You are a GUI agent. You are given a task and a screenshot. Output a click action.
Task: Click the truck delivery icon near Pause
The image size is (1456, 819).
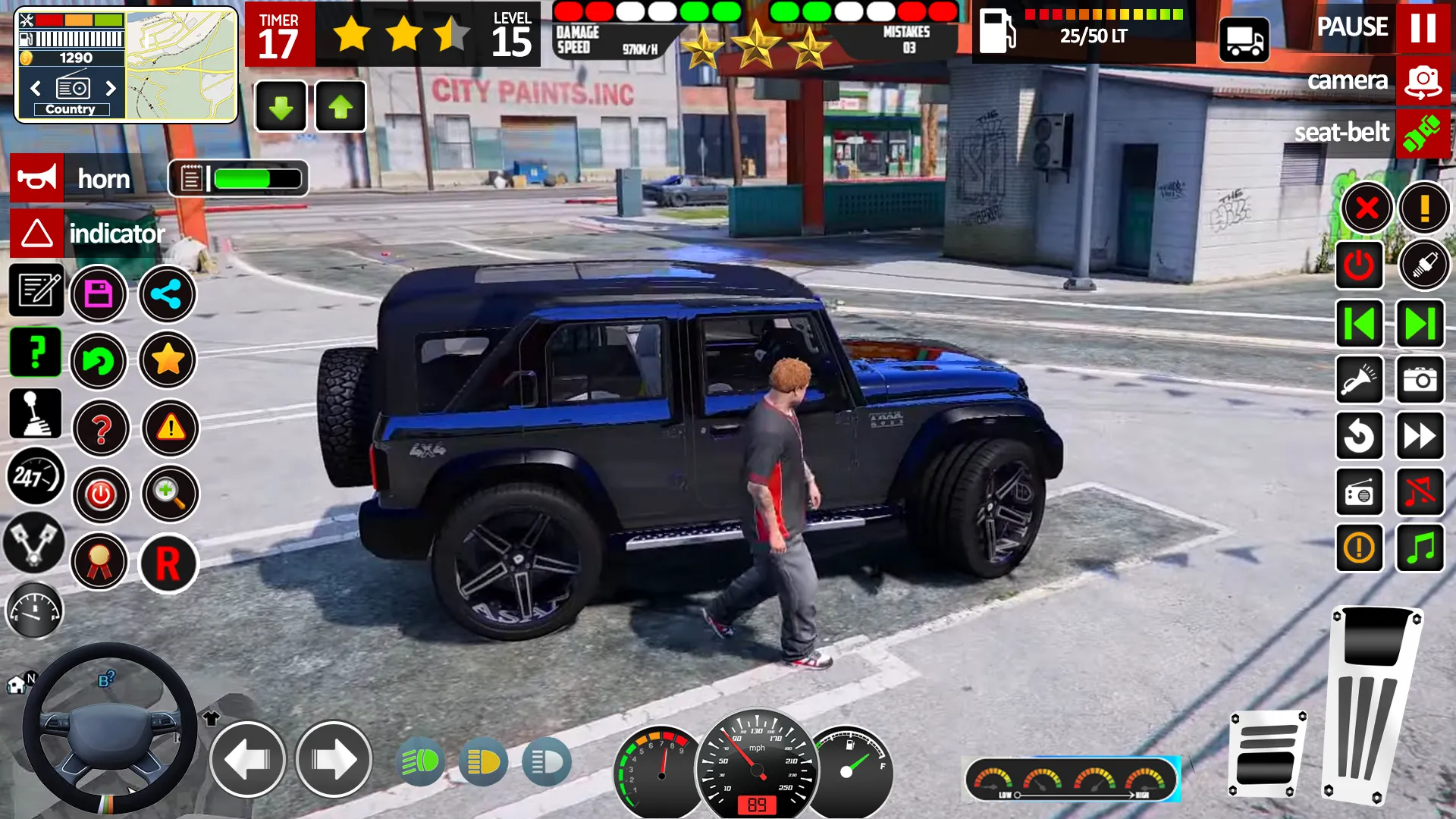tap(1244, 40)
